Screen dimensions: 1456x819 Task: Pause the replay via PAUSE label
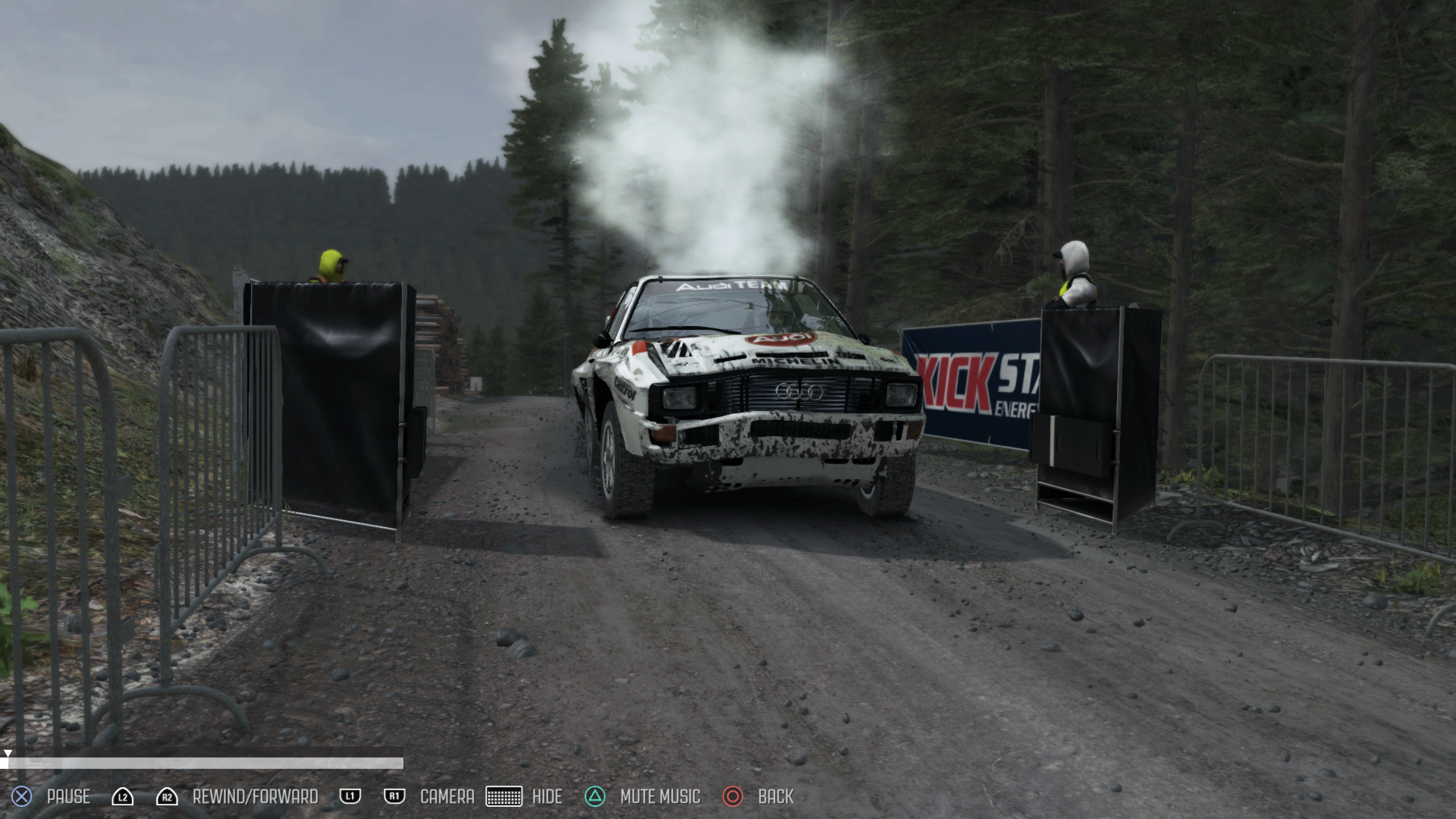68,797
